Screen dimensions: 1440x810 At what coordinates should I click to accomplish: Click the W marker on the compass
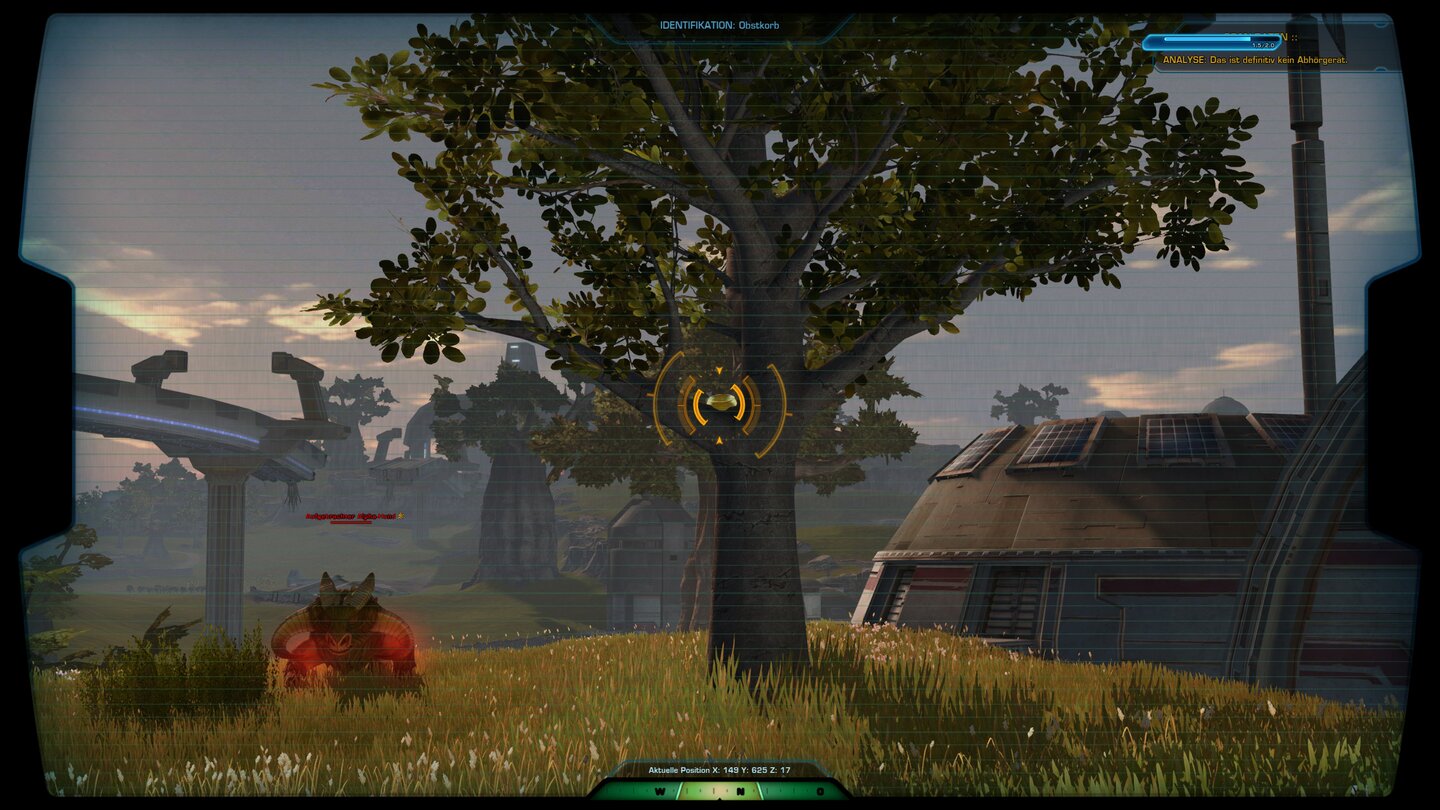click(x=660, y=791)
